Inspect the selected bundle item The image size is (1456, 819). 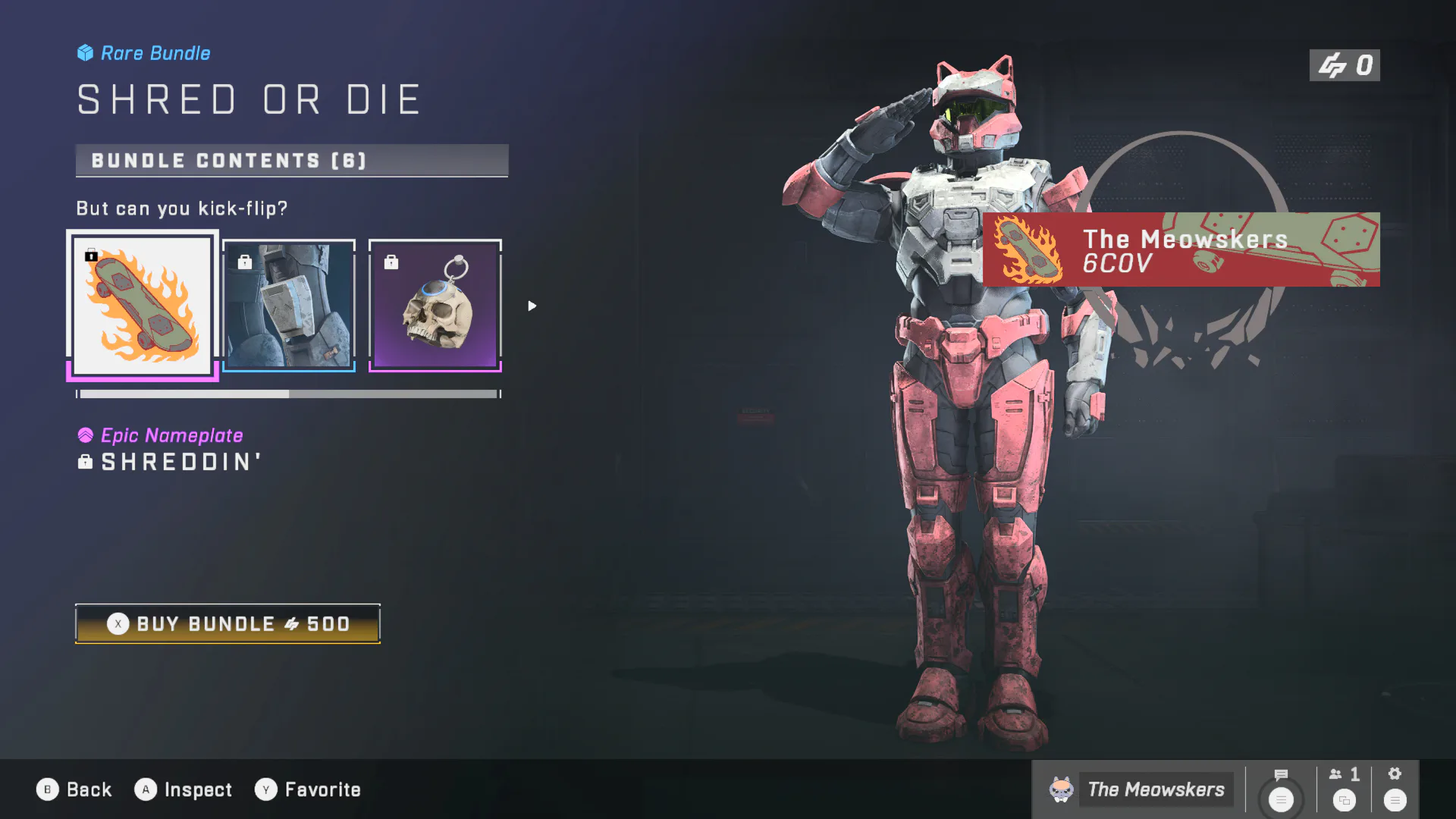[184, 789]
